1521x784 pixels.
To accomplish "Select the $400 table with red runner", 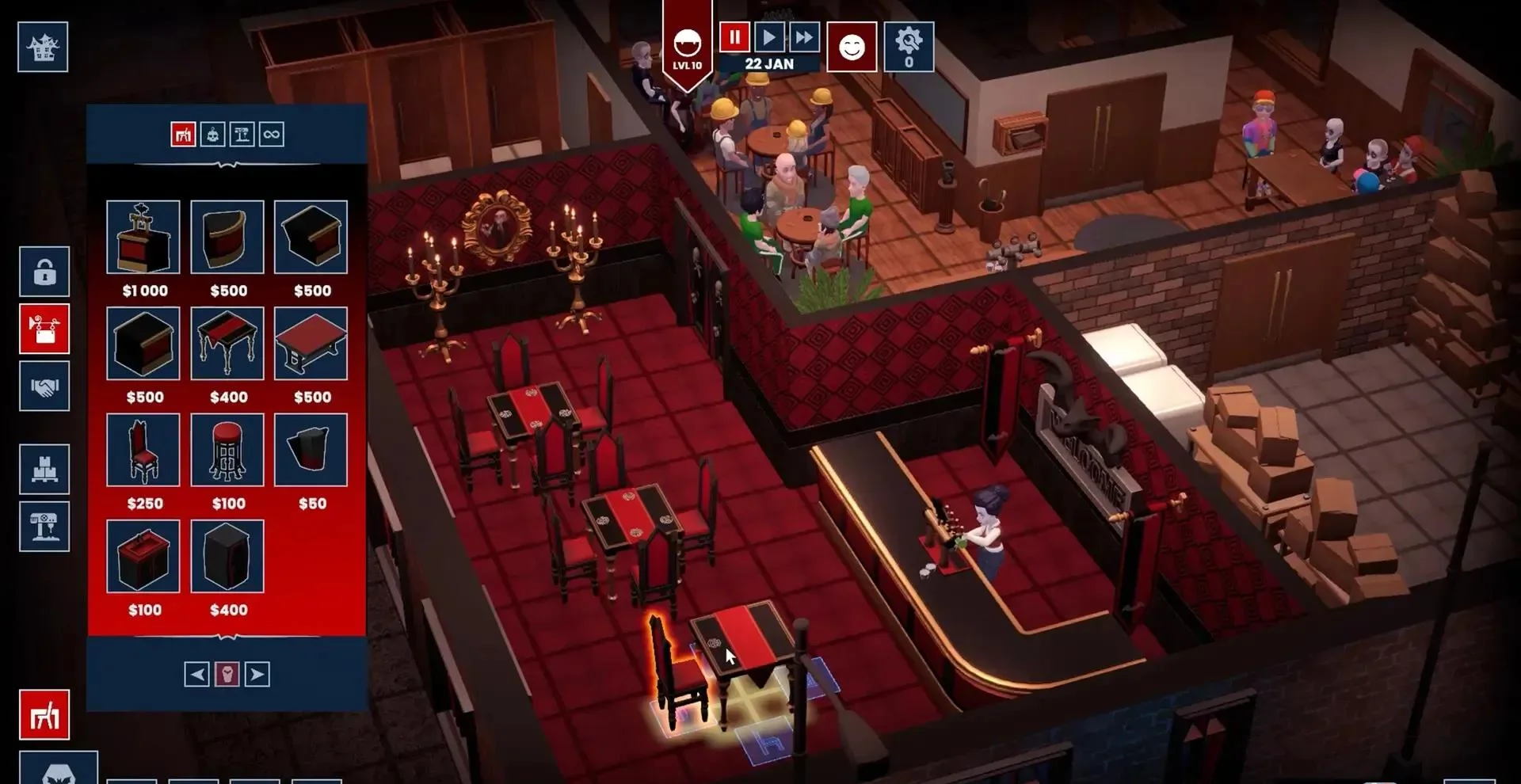I will [x=227, y=344].
